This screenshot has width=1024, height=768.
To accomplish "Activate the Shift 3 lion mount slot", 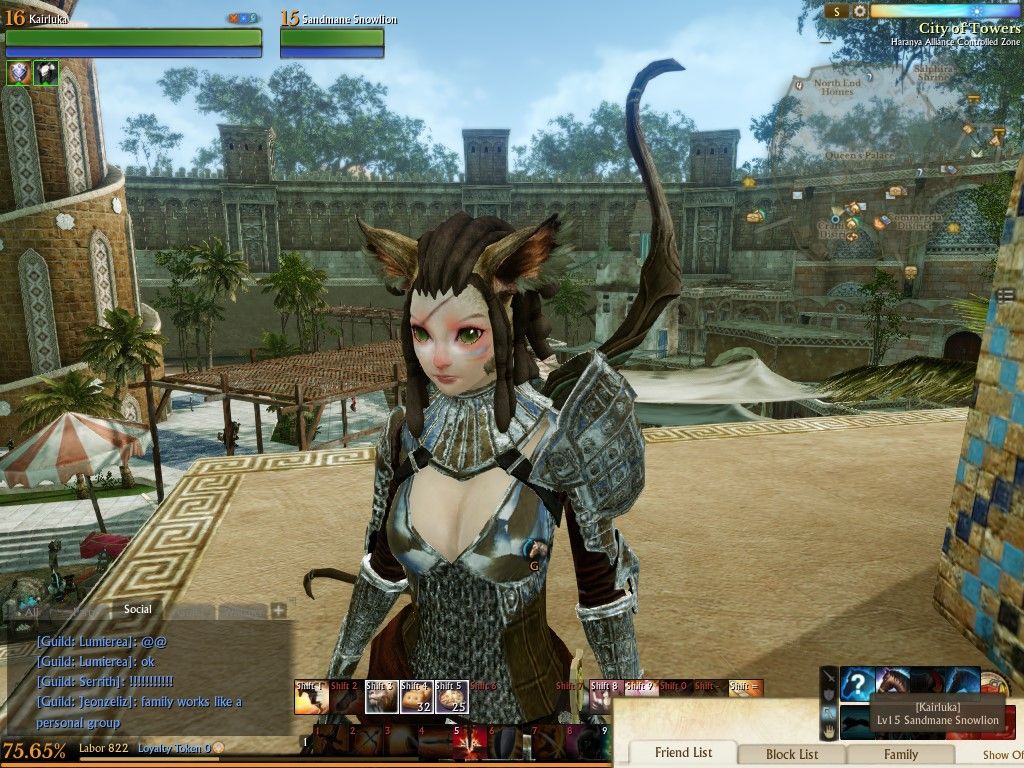I will coord(381,697).
